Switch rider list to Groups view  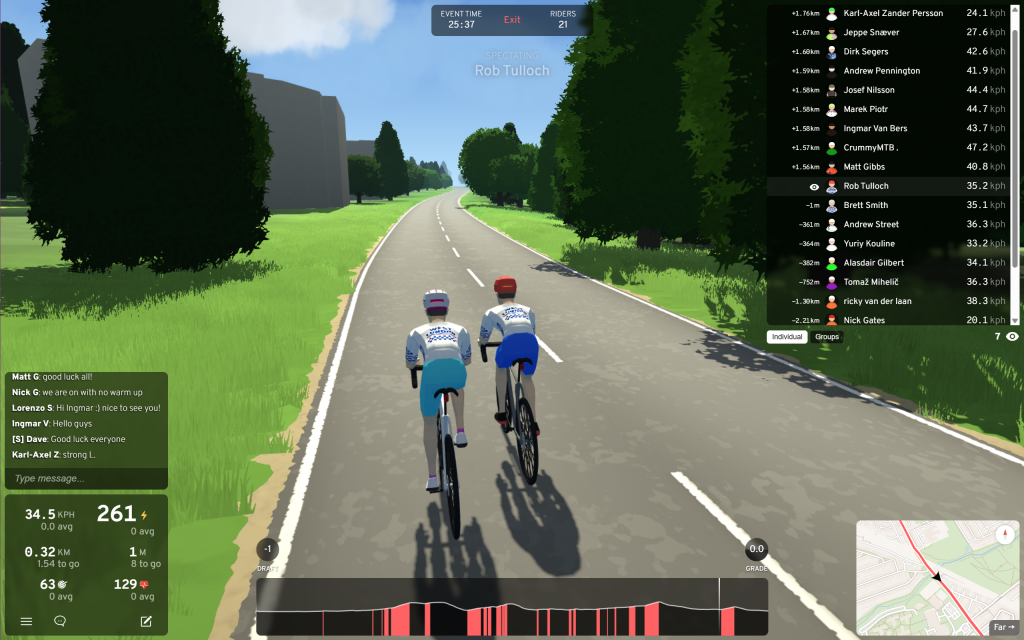coord(827,337)
